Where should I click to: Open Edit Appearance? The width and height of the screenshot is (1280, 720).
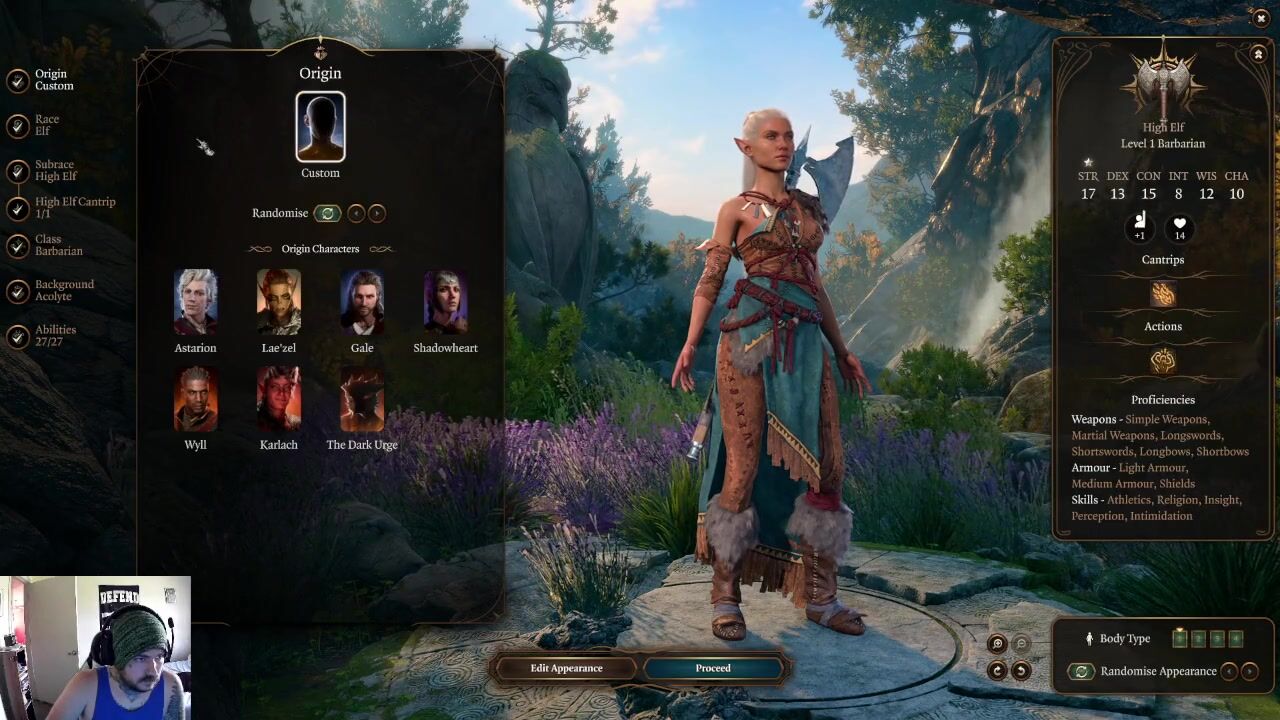click(x=566, y=668)
